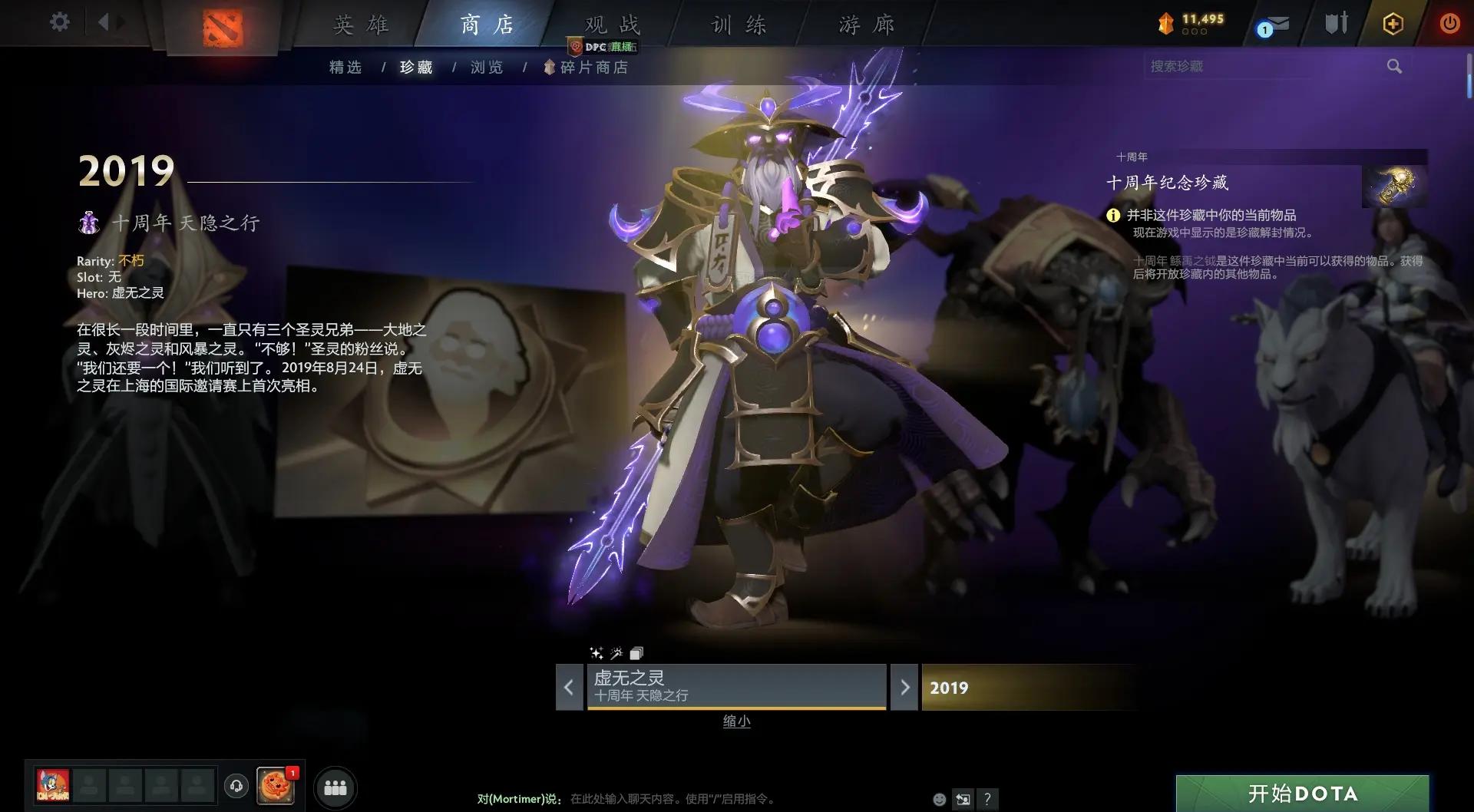This screenshot has height=812, width=1474.
Task: Click the sparkle effects icon above item name
Action: 596,653
